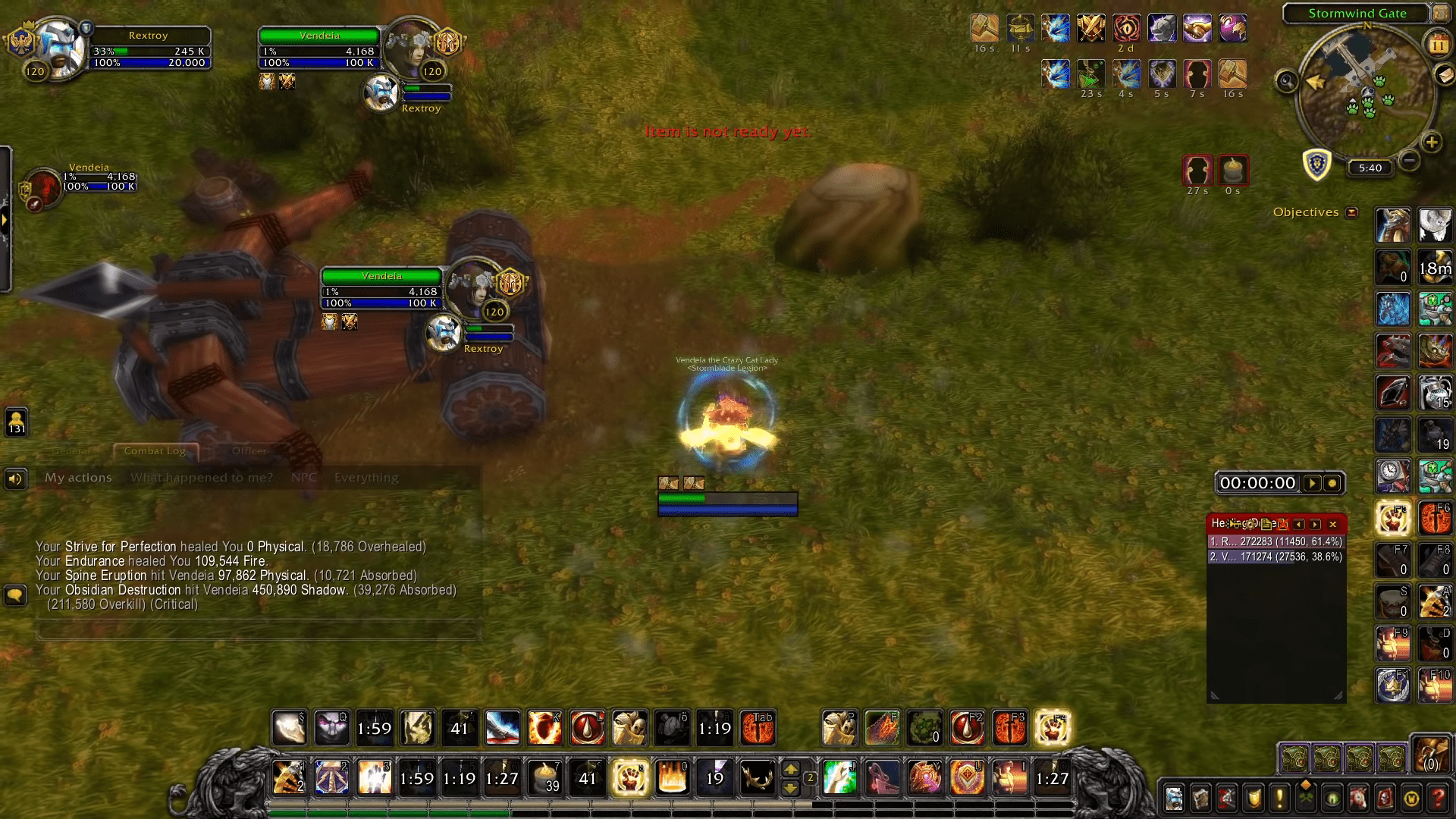Select the "What happened to me?" filter
The height and width of the screenshot is (819, 1456).
(x=201, y=478)
